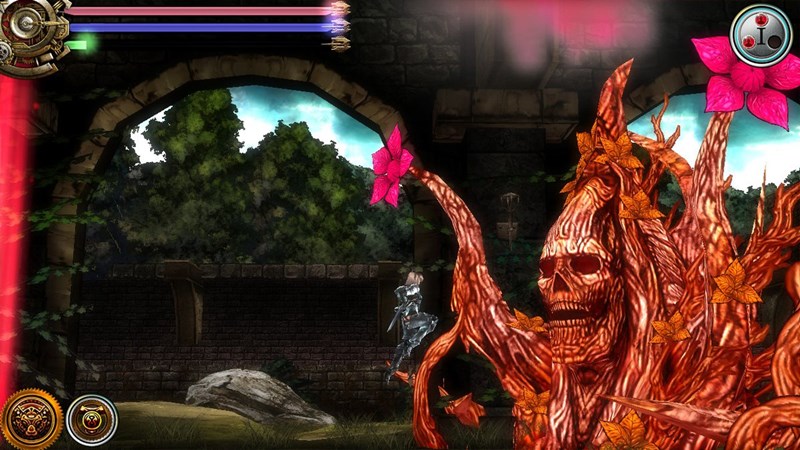Click the brass clockwork gear emblem
The height and width of the screenshot is (450, 800).
(30, 35)
